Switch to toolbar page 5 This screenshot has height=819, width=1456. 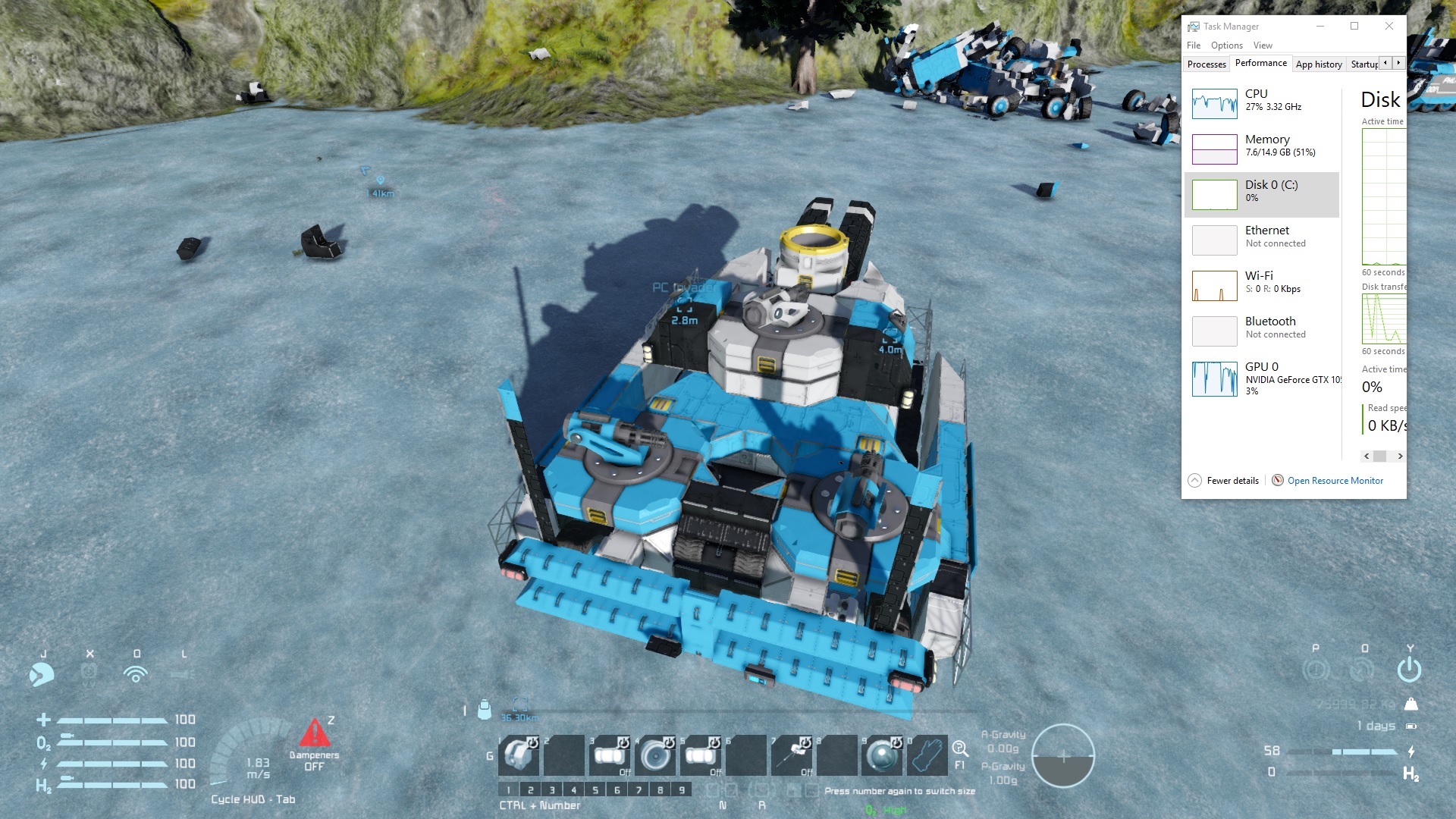[x=595, y=790]
